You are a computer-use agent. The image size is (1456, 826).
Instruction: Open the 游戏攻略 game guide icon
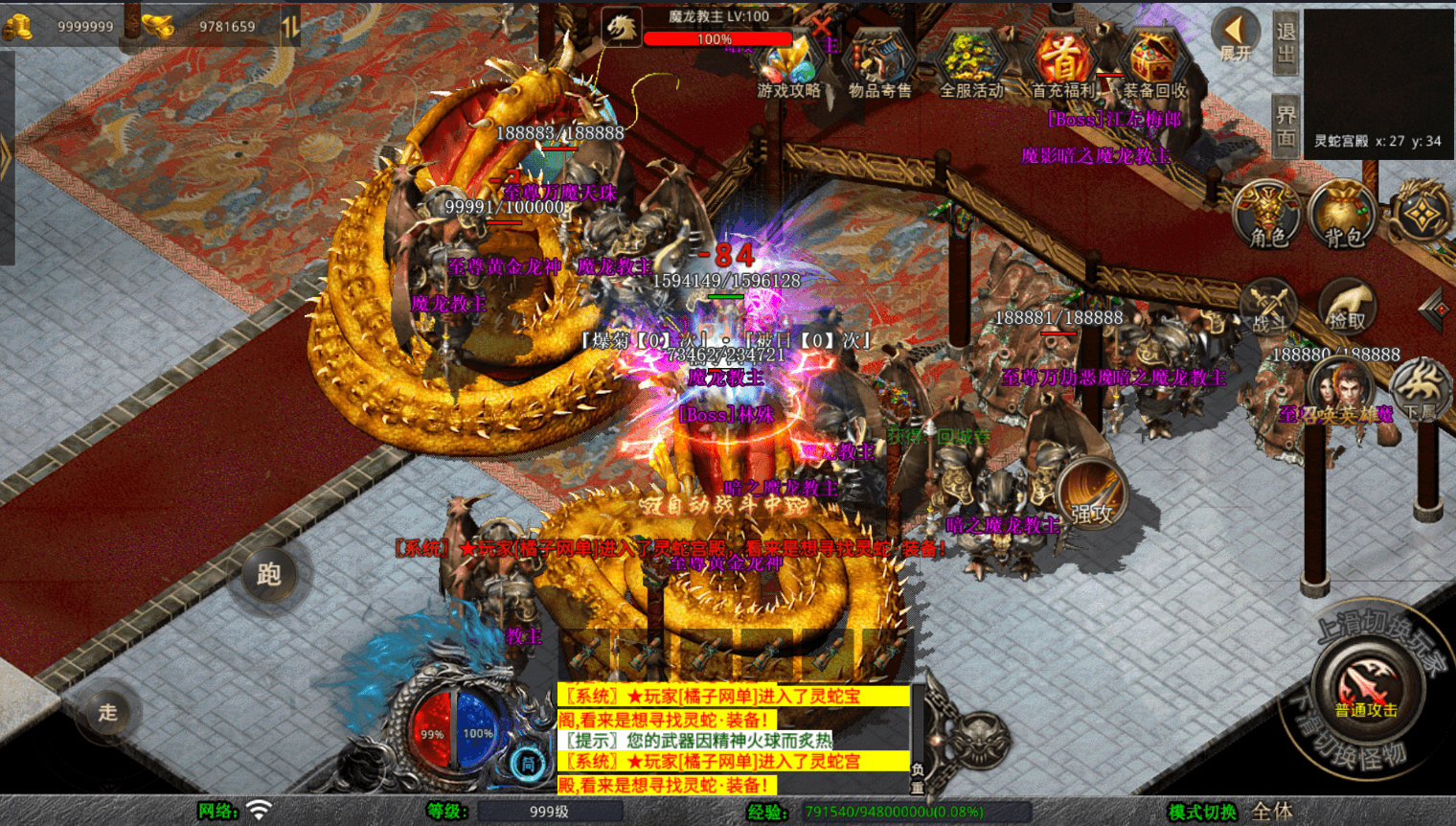click(x=788, y=65)
